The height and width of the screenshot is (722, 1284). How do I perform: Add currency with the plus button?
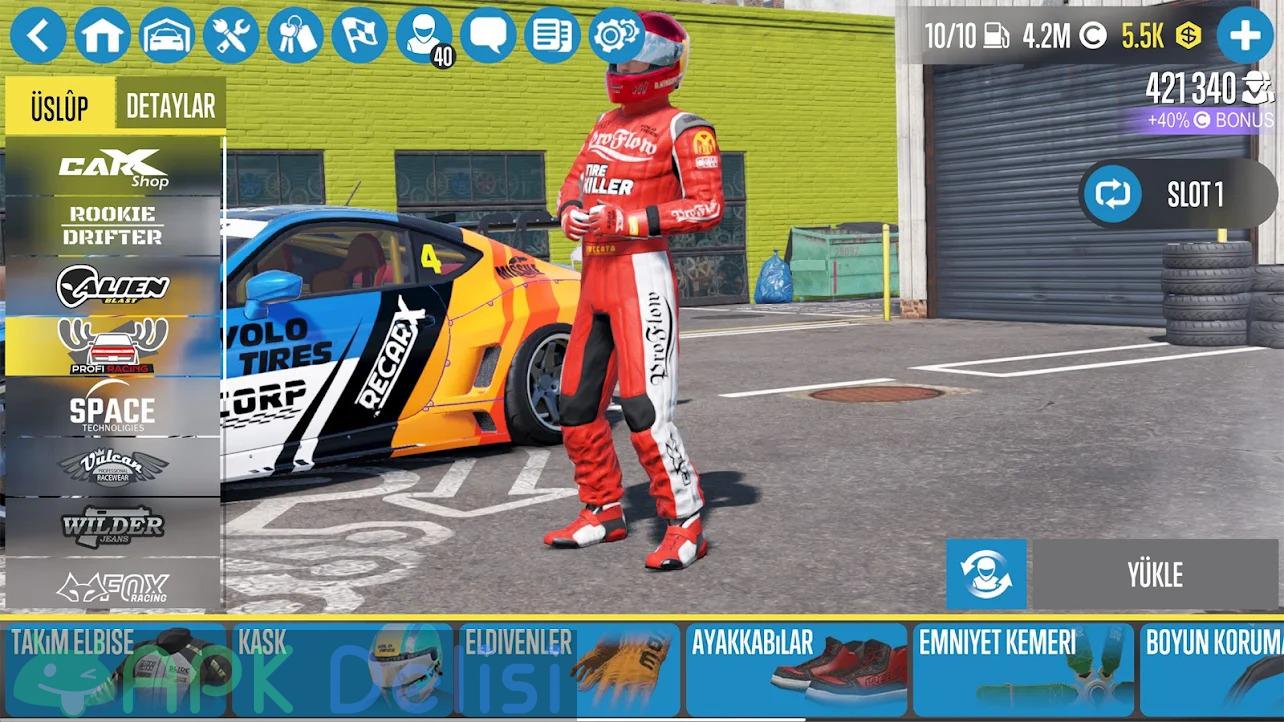1244,36
